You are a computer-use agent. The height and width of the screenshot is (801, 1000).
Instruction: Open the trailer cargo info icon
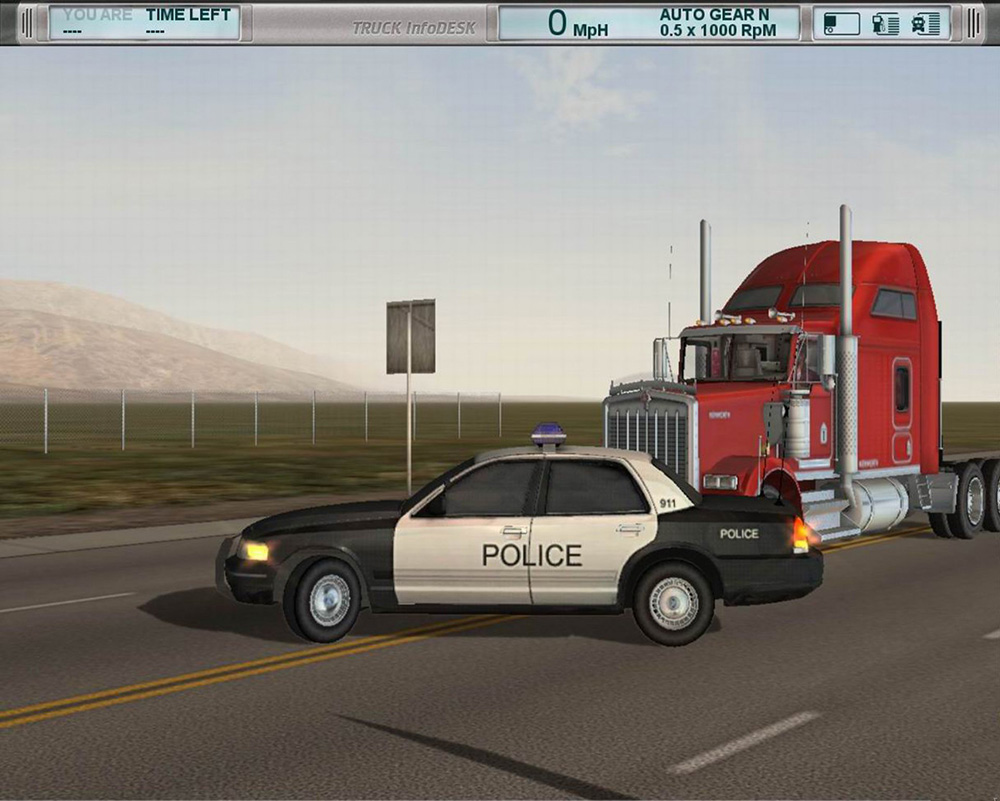842,24
